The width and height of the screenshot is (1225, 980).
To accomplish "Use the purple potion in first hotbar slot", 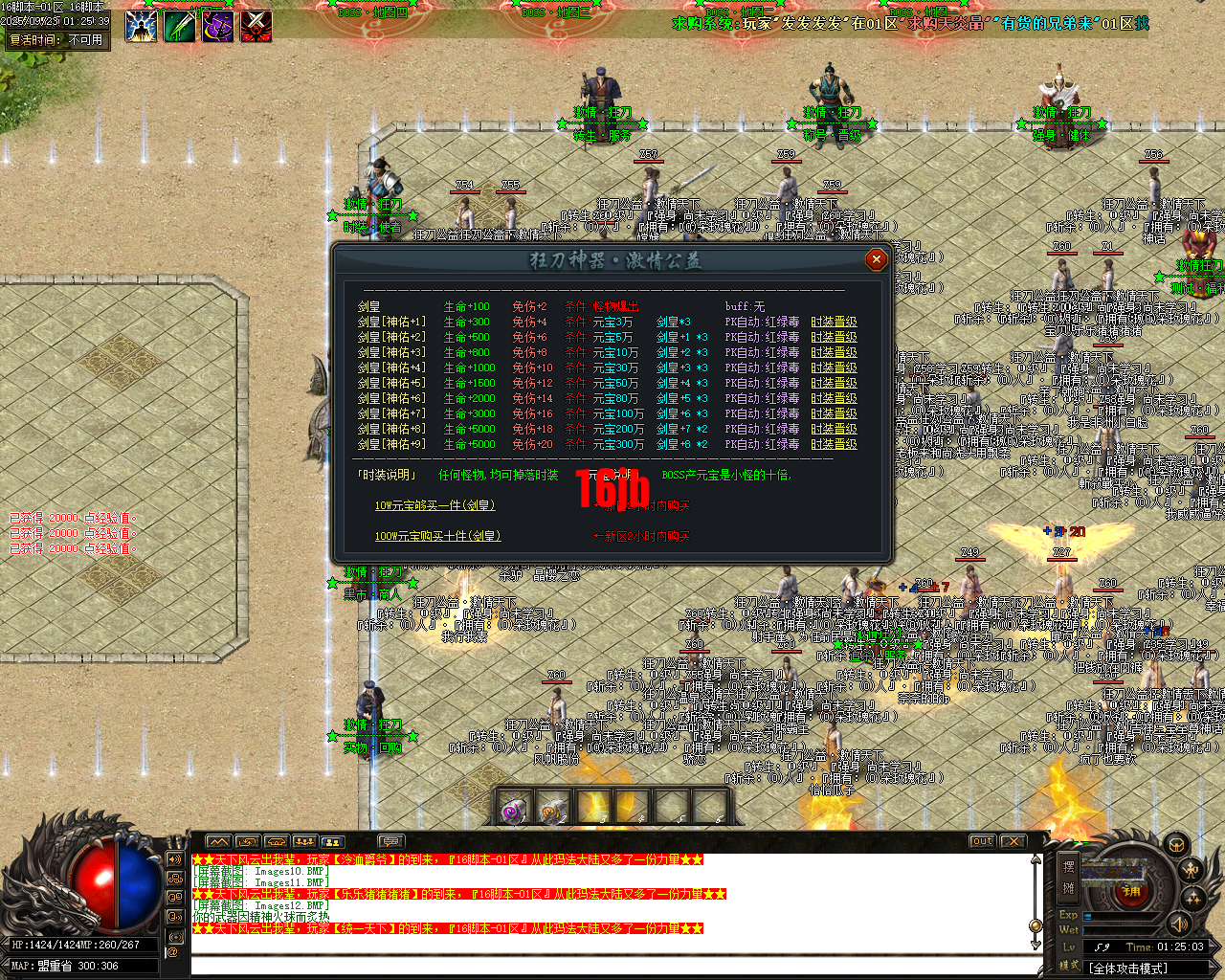I will (x=514, y=811).
